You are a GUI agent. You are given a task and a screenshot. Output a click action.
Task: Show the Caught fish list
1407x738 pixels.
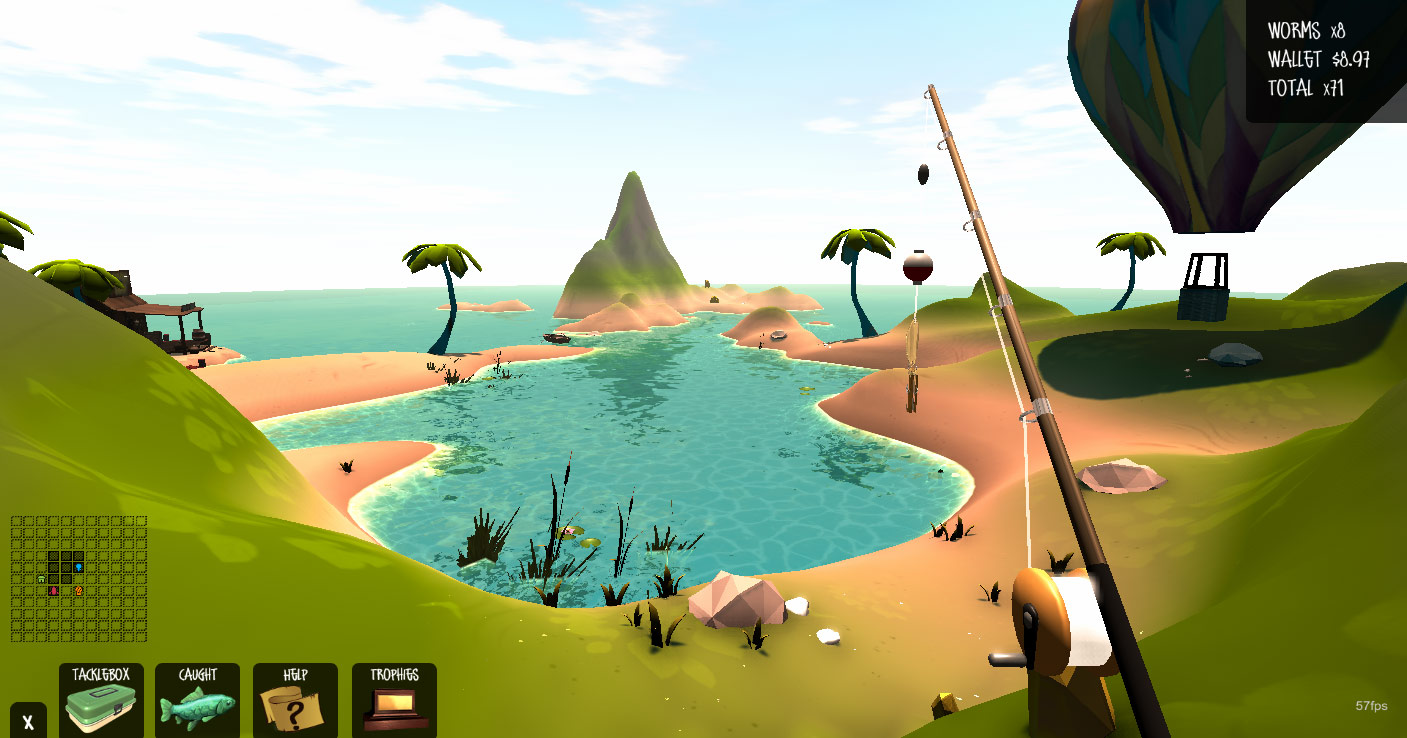click(197, 700)
